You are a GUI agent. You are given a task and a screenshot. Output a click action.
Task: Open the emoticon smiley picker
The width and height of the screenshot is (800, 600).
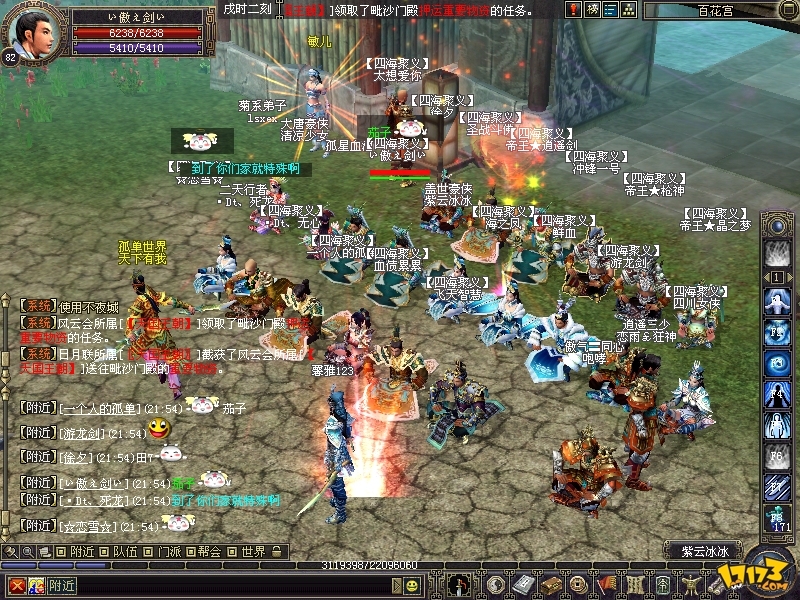(x=412, y=585)
